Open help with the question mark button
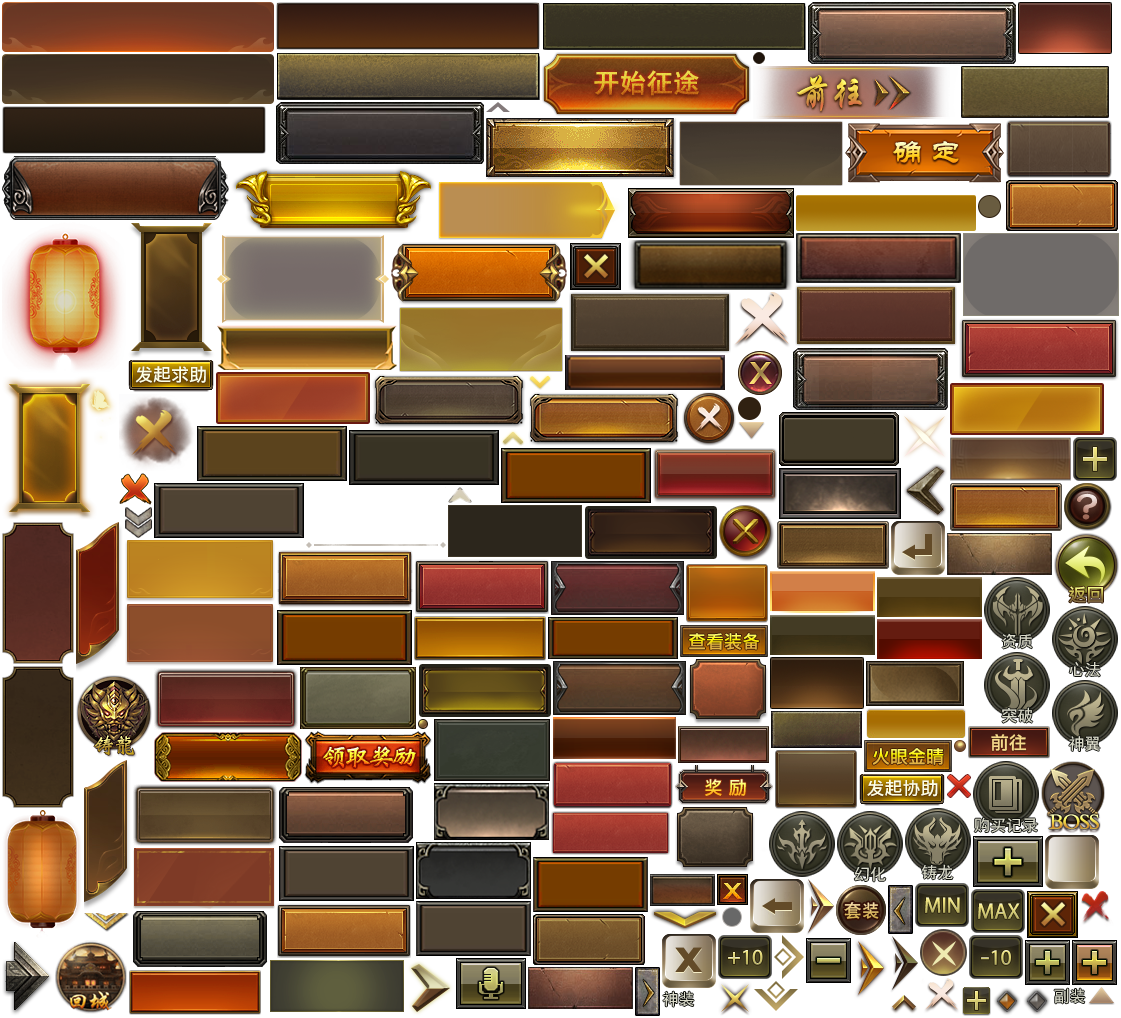 point(1086,506)
